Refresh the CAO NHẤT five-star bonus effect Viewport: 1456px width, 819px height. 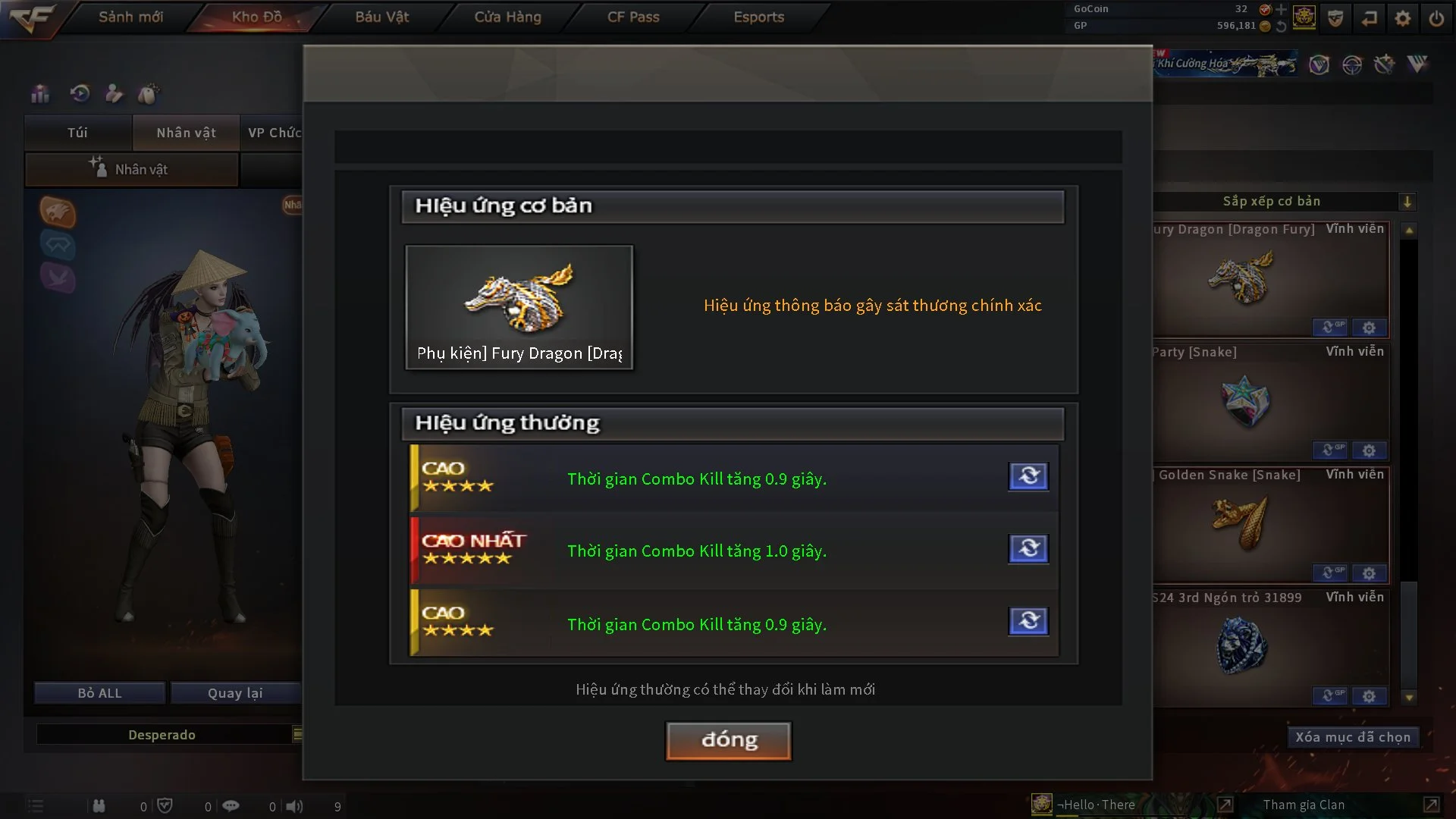click(1028, 548)
